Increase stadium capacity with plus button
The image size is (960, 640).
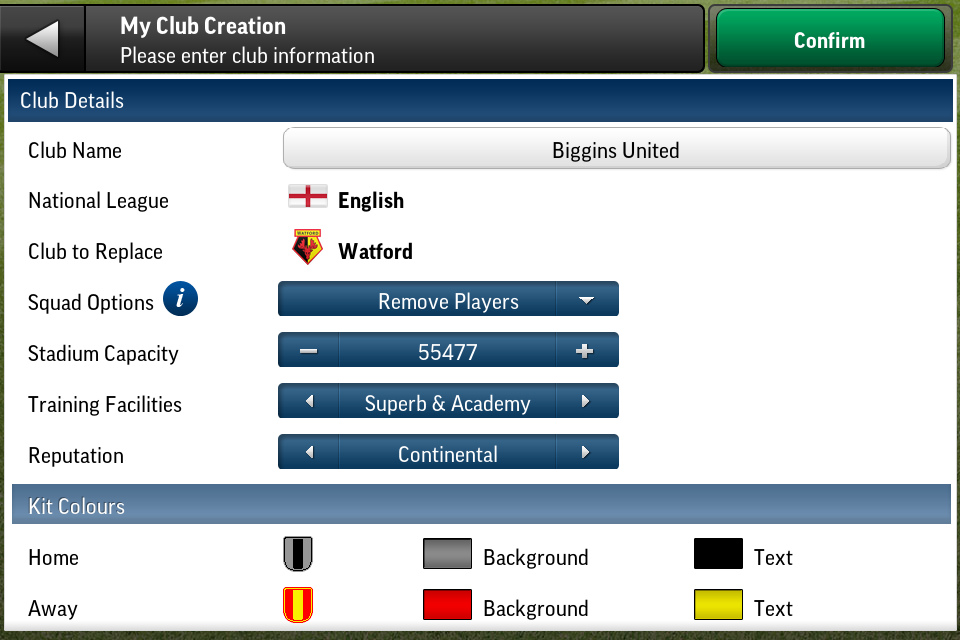click(x=585, y=351)
